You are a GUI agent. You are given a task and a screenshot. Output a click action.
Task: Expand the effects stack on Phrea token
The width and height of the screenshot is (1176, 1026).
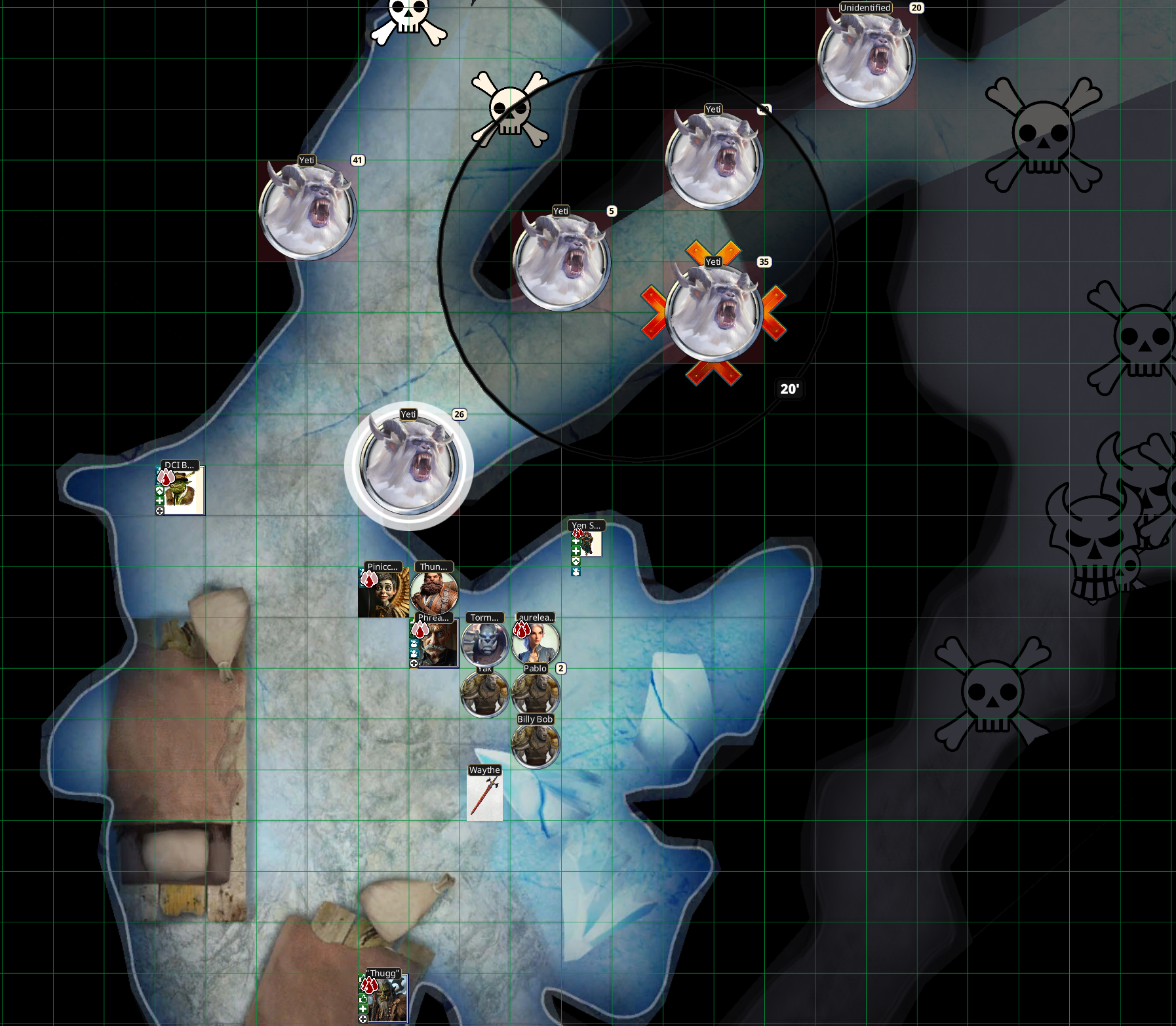coord(413,664)
